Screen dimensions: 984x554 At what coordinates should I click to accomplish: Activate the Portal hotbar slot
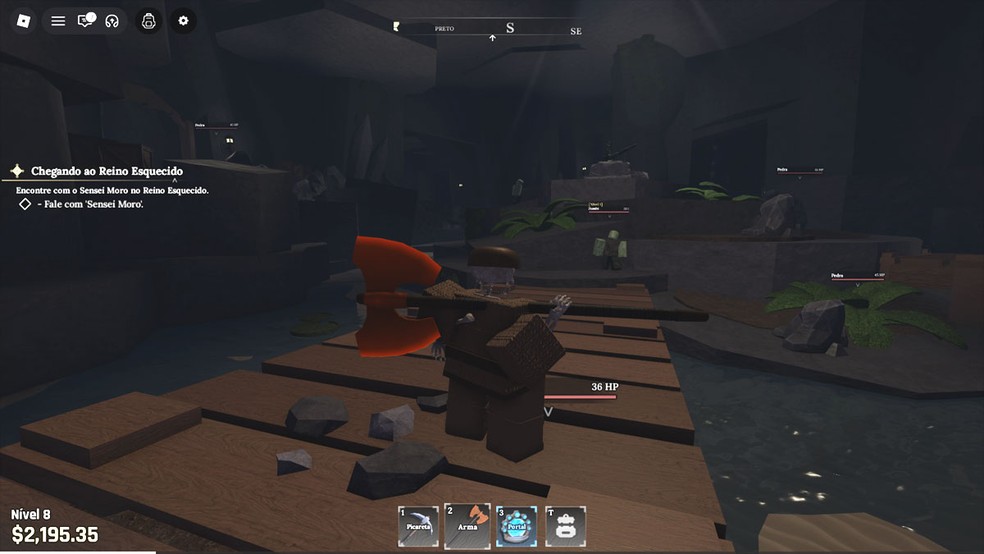(516, 526)
